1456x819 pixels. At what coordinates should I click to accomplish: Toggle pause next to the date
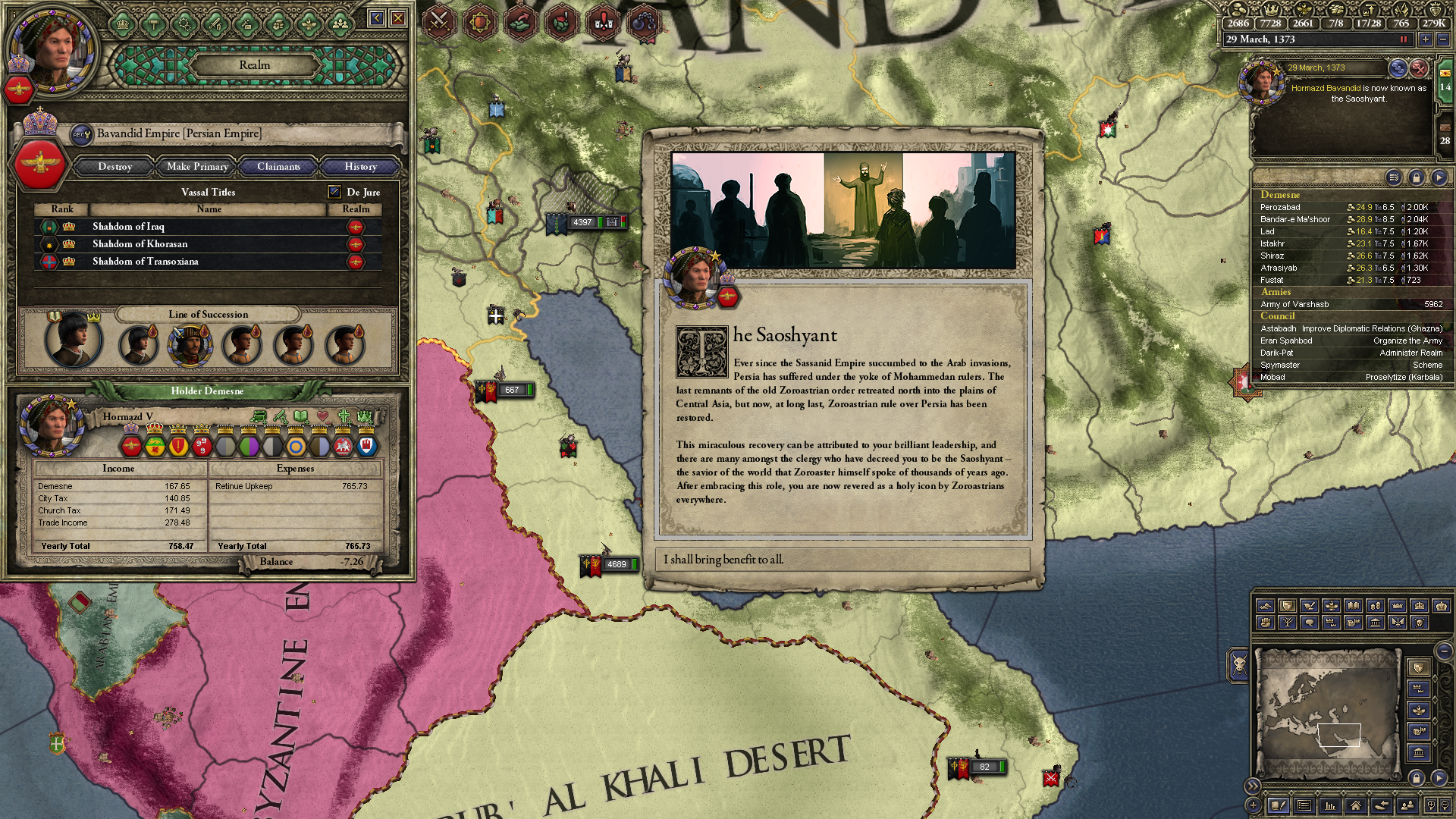[x=1404, y=39]
